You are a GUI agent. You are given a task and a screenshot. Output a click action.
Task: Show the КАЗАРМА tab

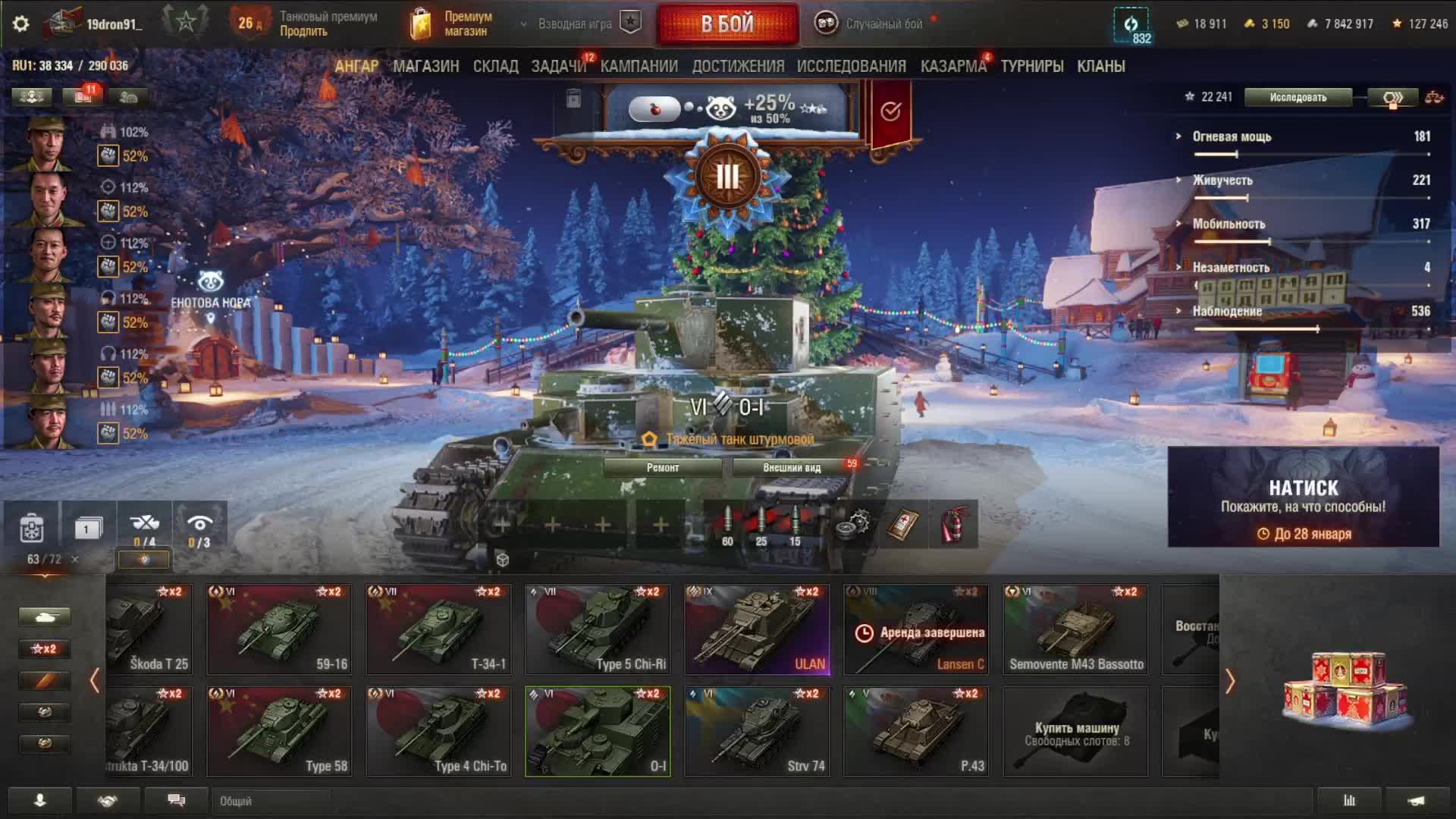coord(952,67)
